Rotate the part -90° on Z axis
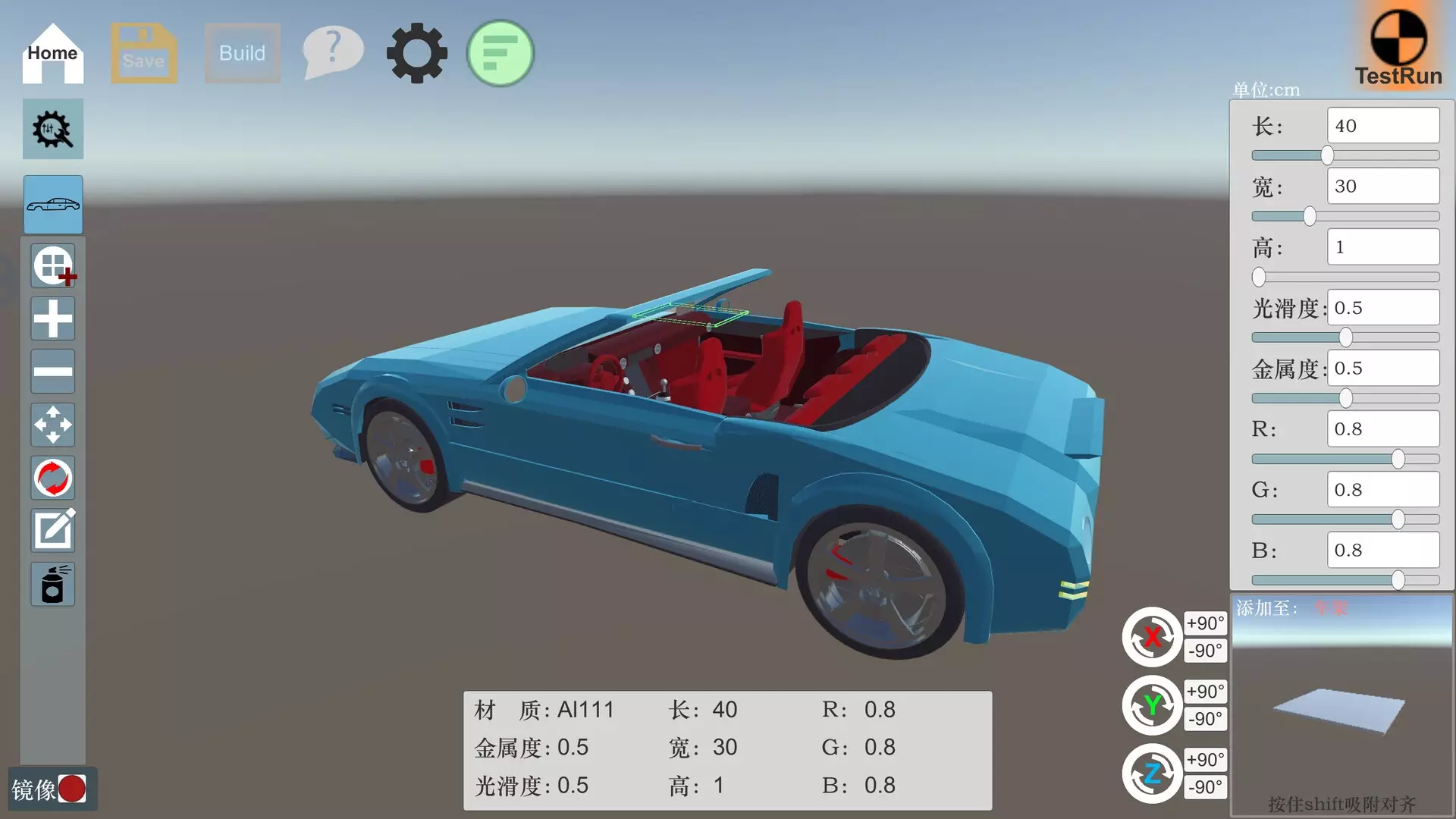Screen dimensions: 1456x819 (x=1205, y=787)
